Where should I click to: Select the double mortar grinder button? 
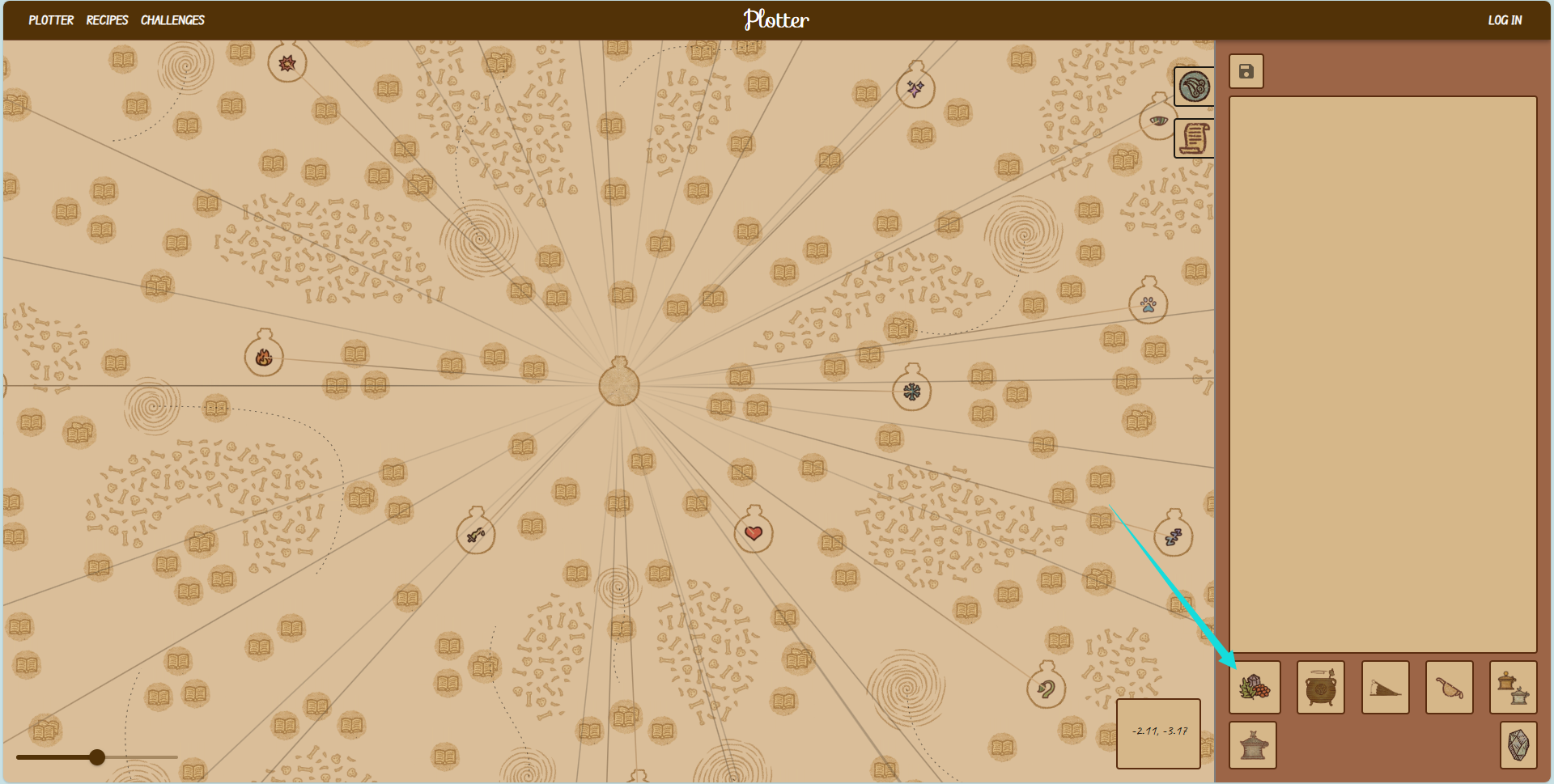click(1513, 688)
